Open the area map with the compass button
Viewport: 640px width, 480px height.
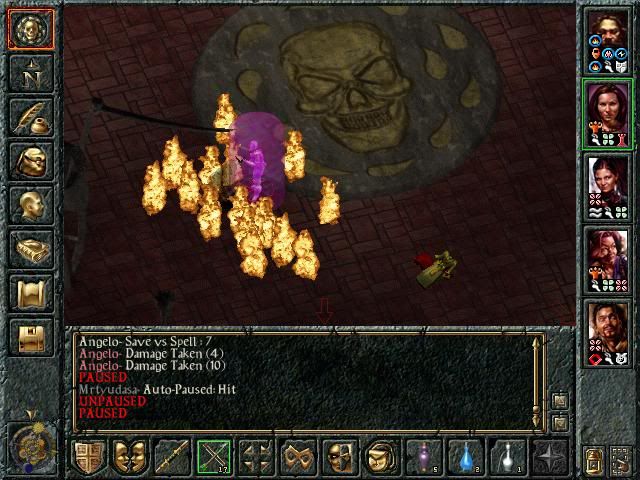click(x=30, y=74)
